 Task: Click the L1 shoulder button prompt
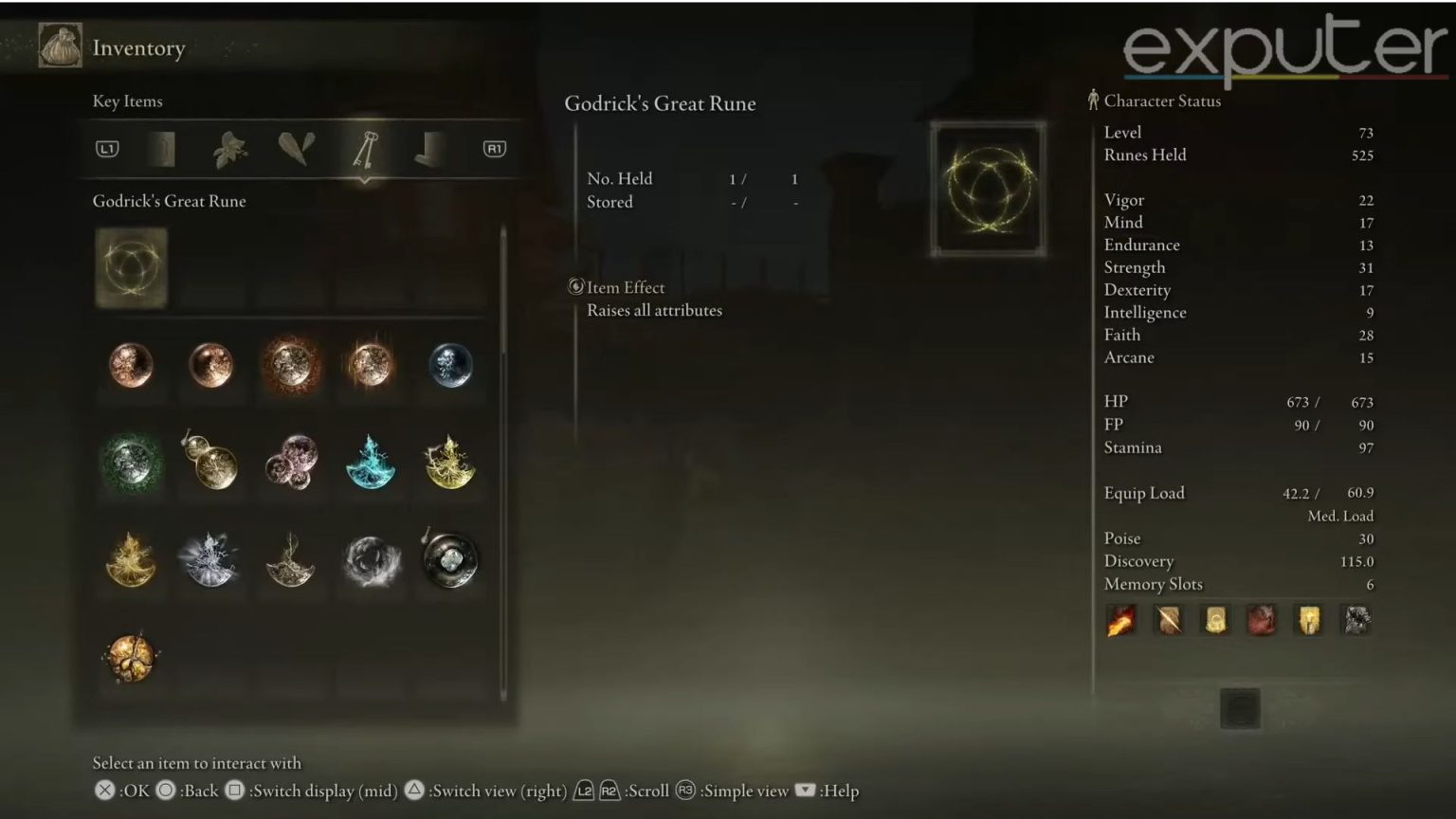coord(106,149)
